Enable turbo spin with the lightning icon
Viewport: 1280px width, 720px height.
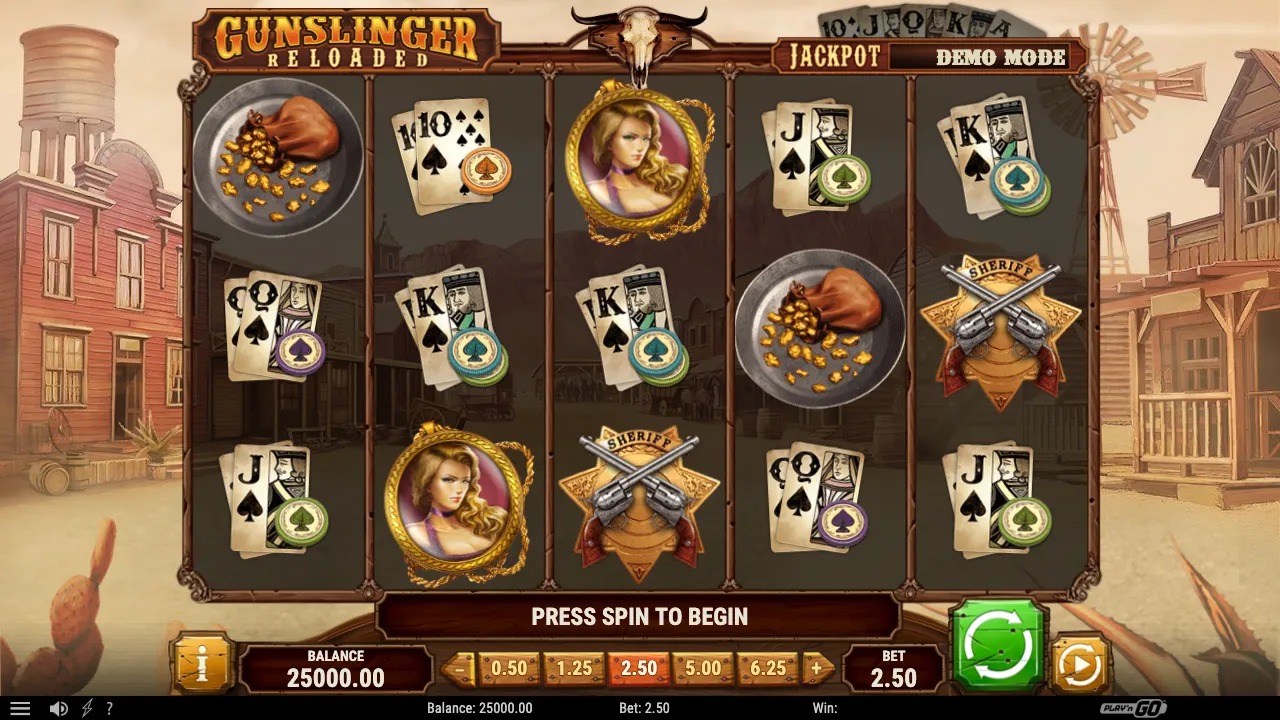pyautogui.click(x=86, y=707)
